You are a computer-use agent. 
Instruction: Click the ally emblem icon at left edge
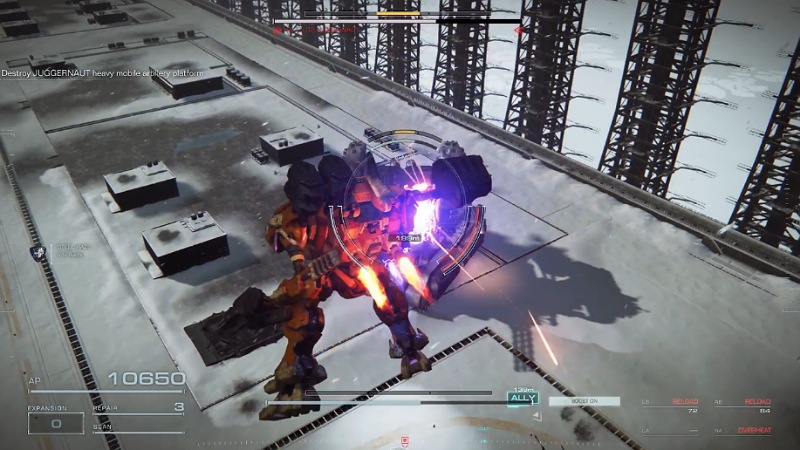pos(36,254)
